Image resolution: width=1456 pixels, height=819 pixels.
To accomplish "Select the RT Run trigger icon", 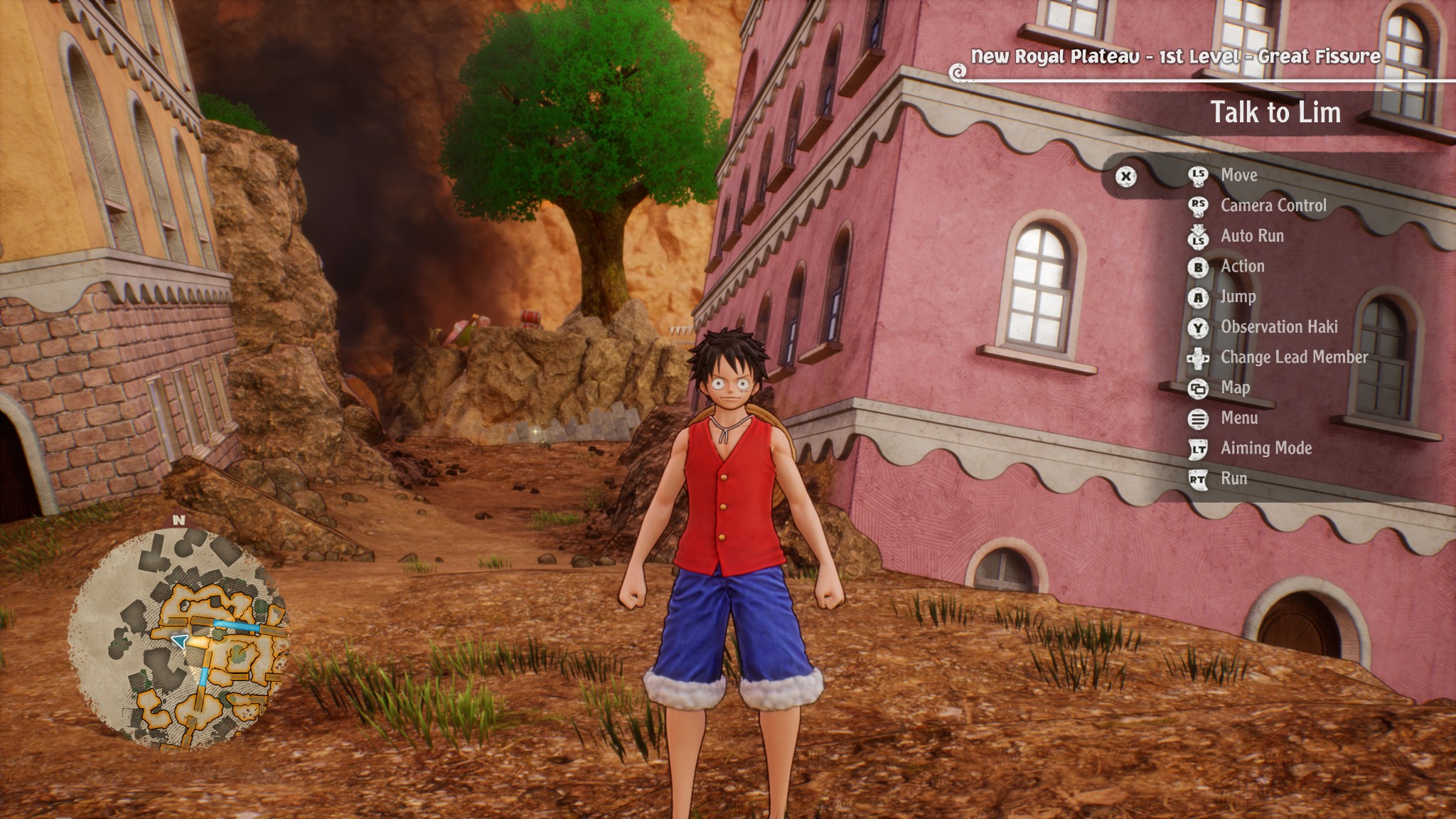I will coord(1199,478).
